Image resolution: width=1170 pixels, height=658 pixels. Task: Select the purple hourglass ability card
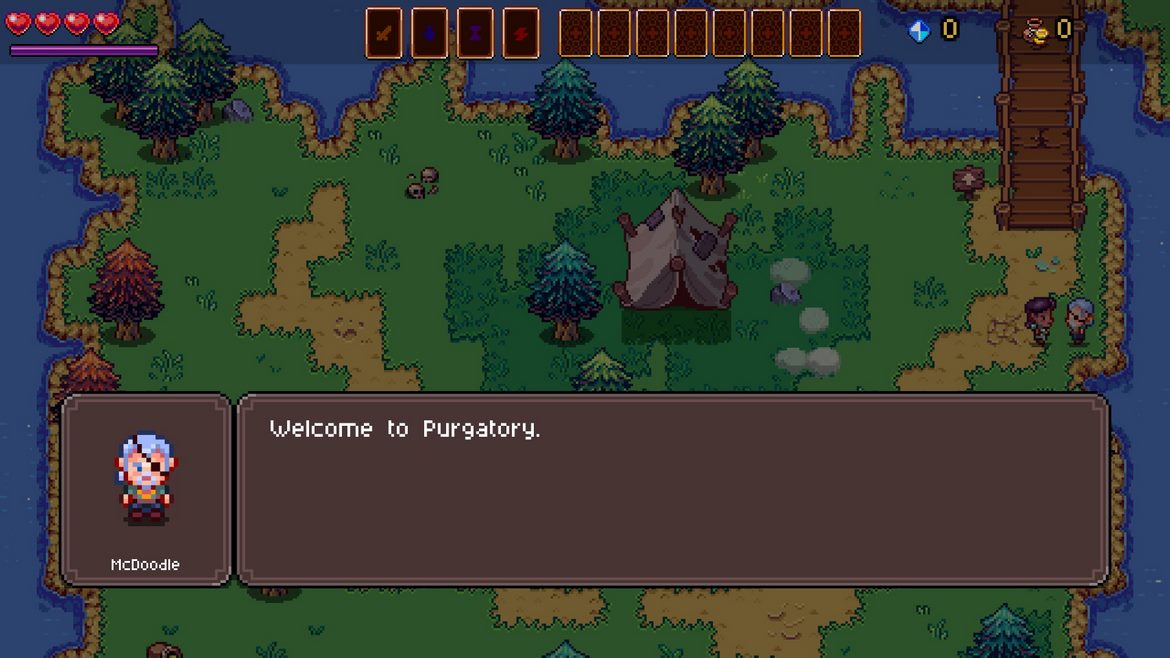click(x=475, y=33)
